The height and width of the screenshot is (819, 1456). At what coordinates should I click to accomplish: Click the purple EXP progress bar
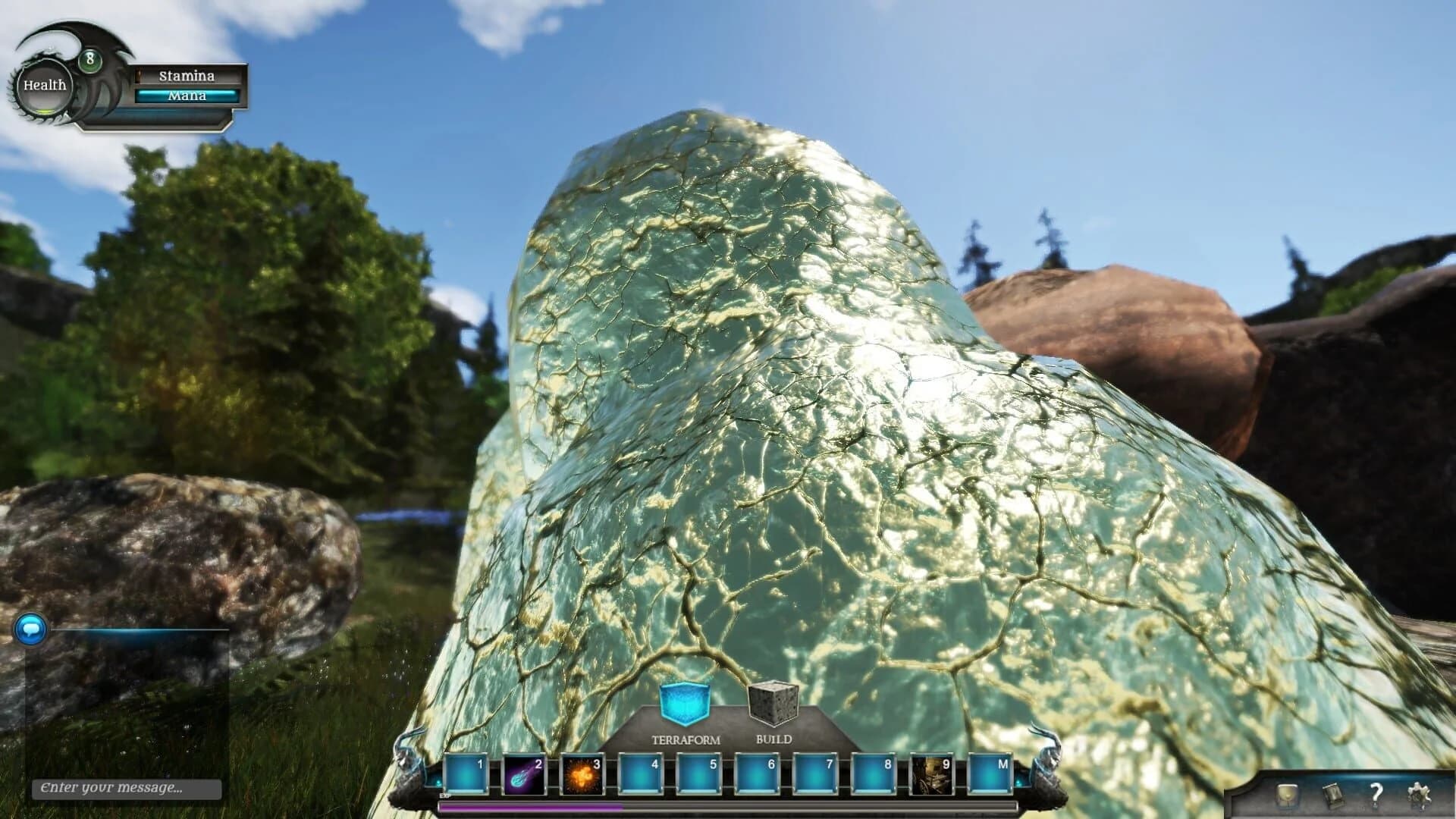(531, 806)
